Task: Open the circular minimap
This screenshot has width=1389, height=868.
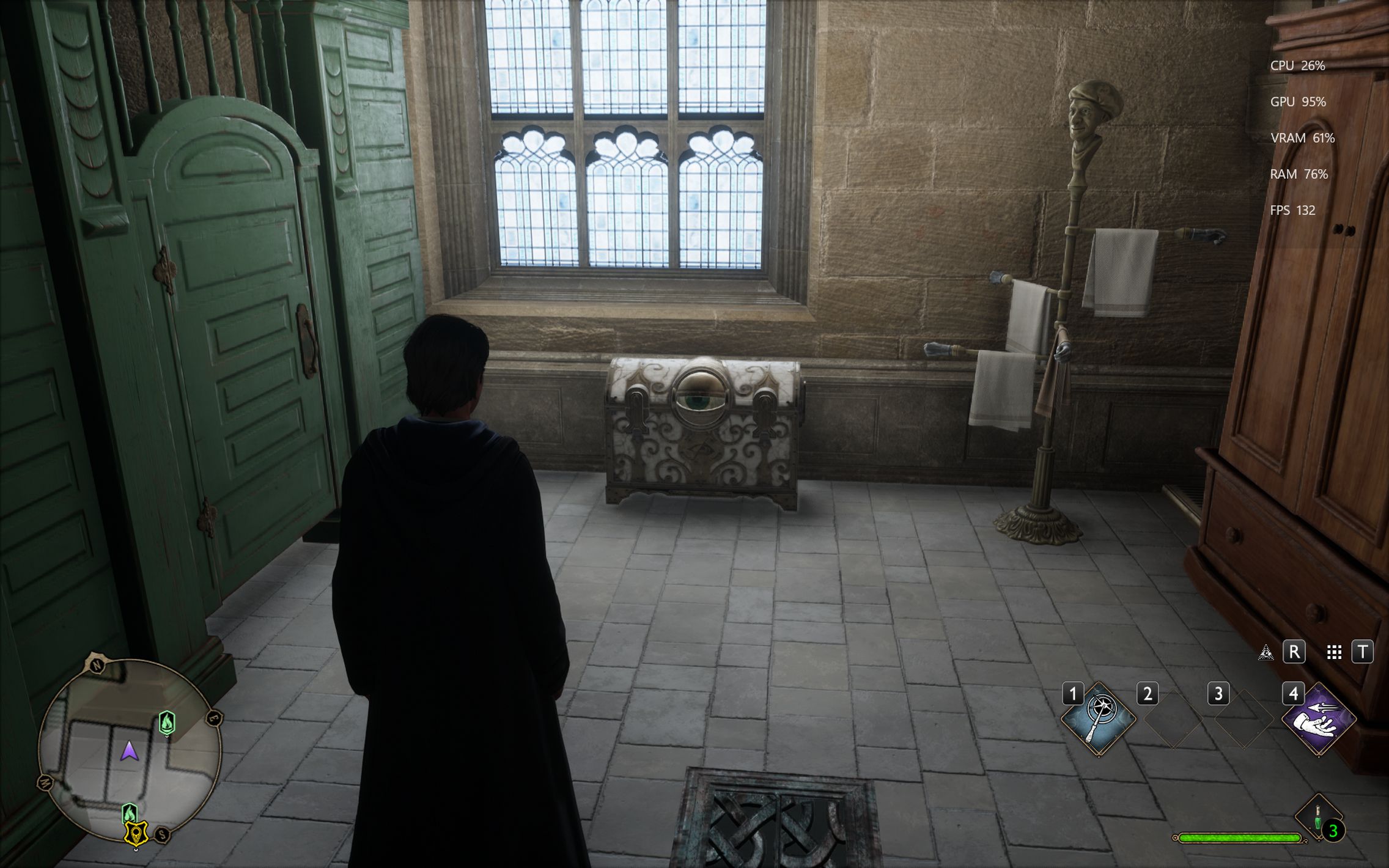Action: coord(129,750)
